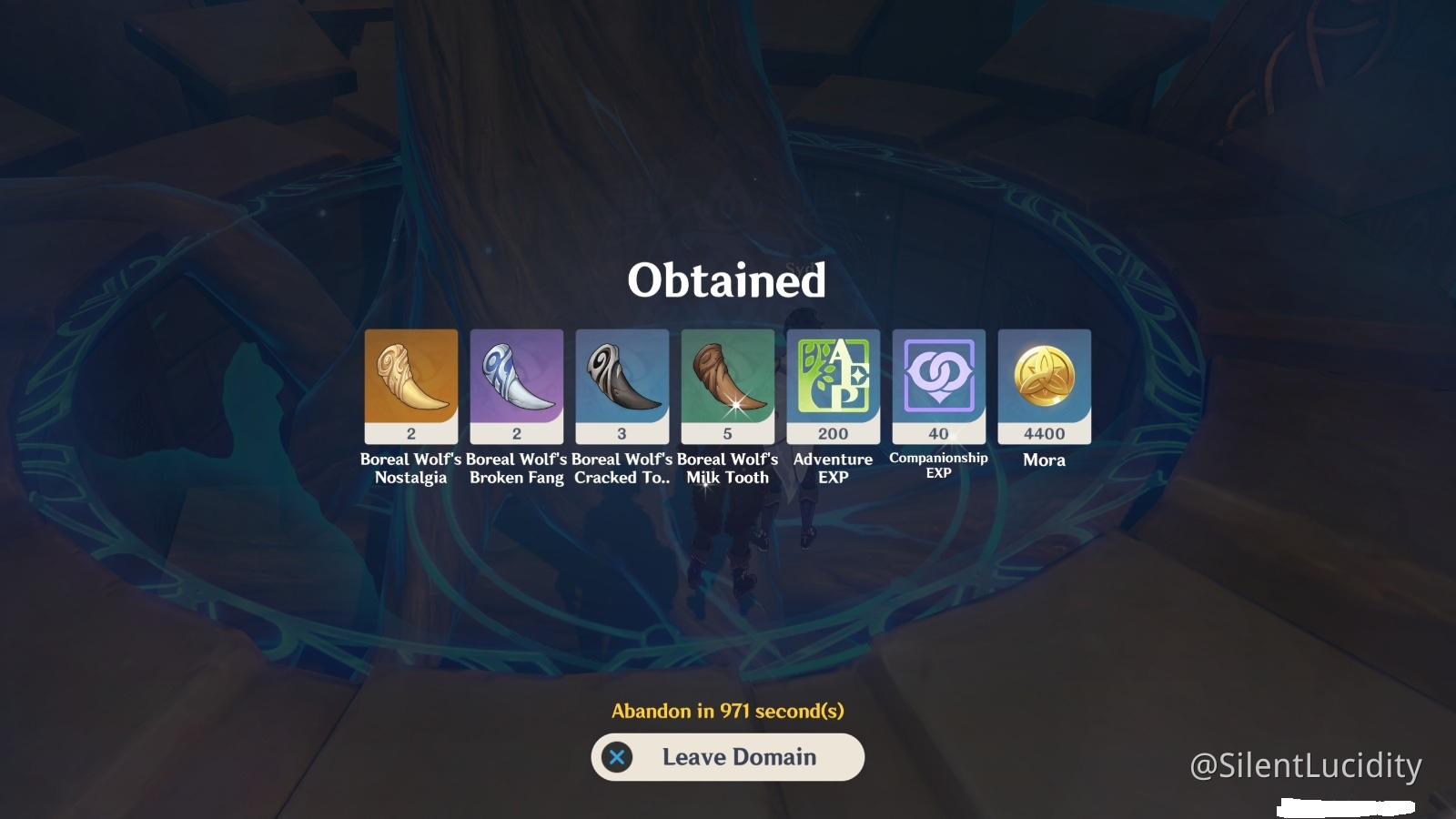The image size is (1456, 819).
Task: Click the golden fang reward thumbnail
Action: pyautogui.click(x=409, y=378)
